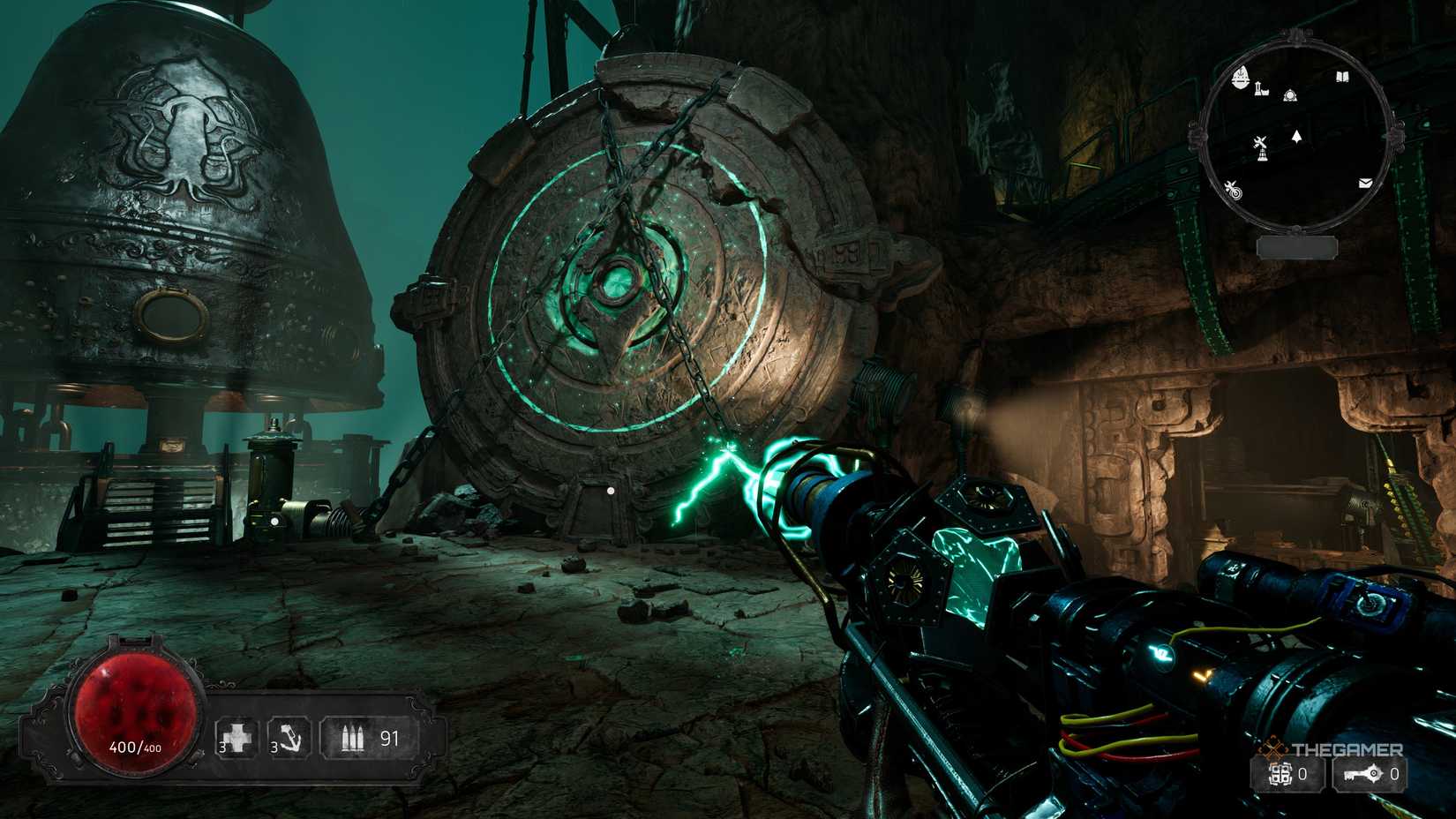
Task: Open the glowing green center of the seal door
Action: [x=617, y=283]
